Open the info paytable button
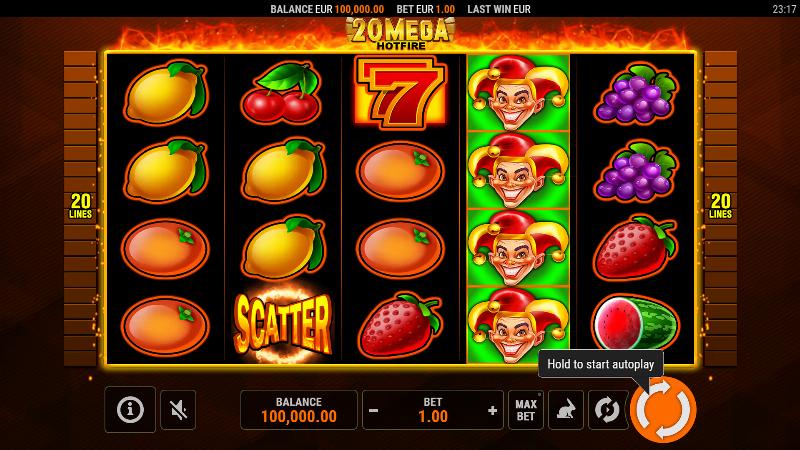The image size is (800, 450). click(x=130, y=409)
